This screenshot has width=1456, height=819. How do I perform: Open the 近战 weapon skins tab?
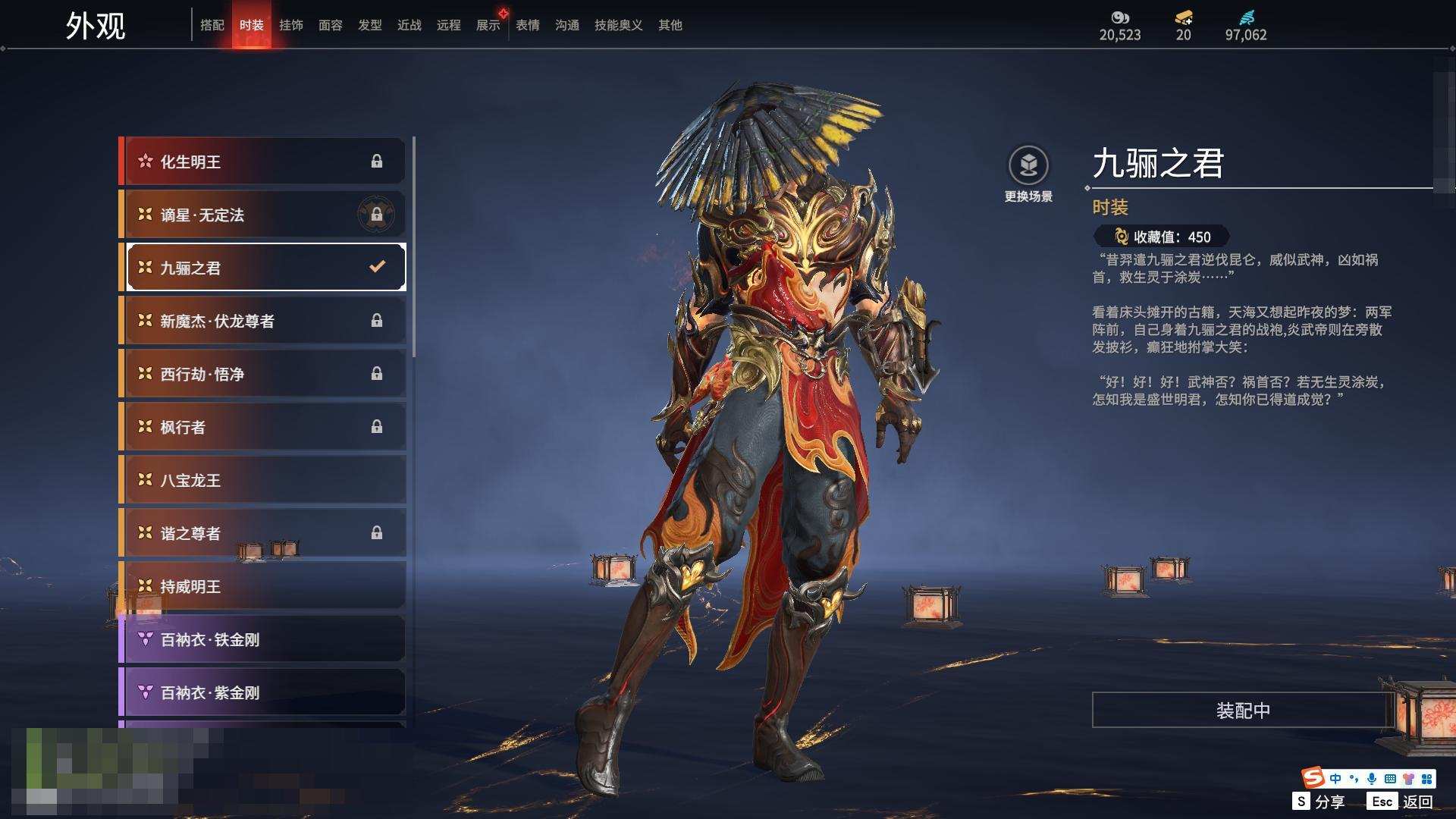click(409, 25)
